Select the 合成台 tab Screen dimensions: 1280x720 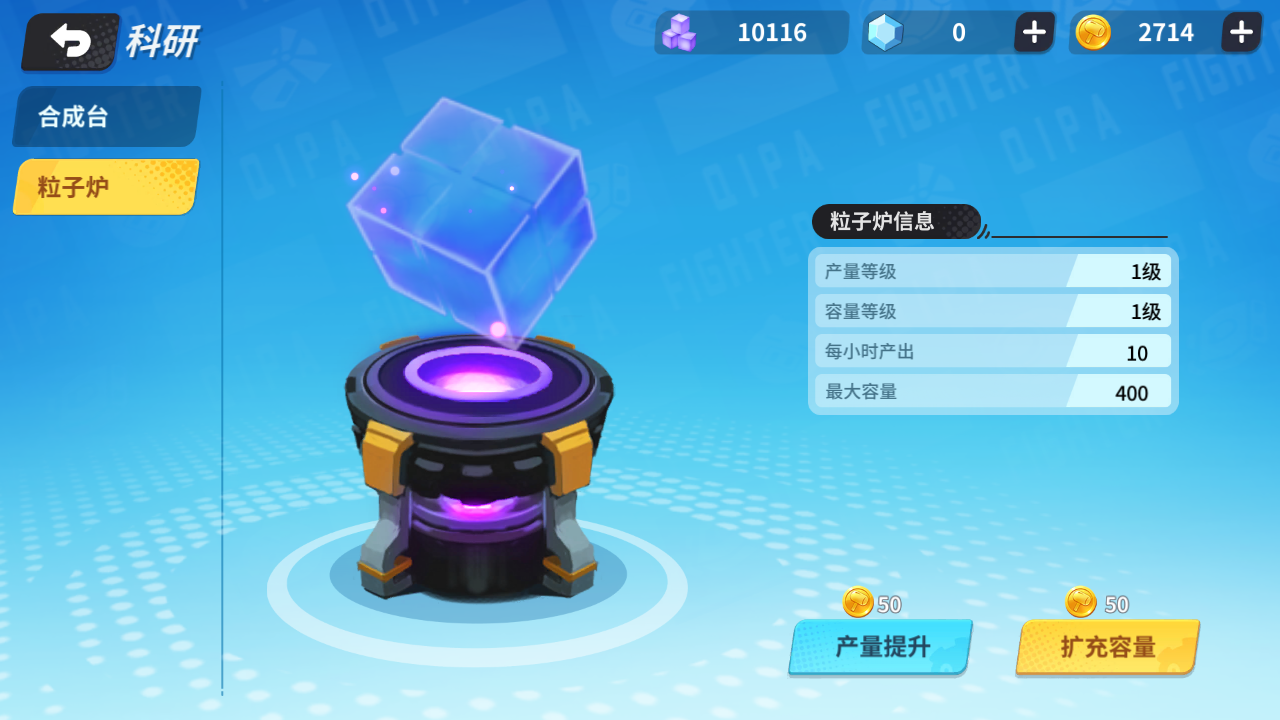(x=105, y=116)
